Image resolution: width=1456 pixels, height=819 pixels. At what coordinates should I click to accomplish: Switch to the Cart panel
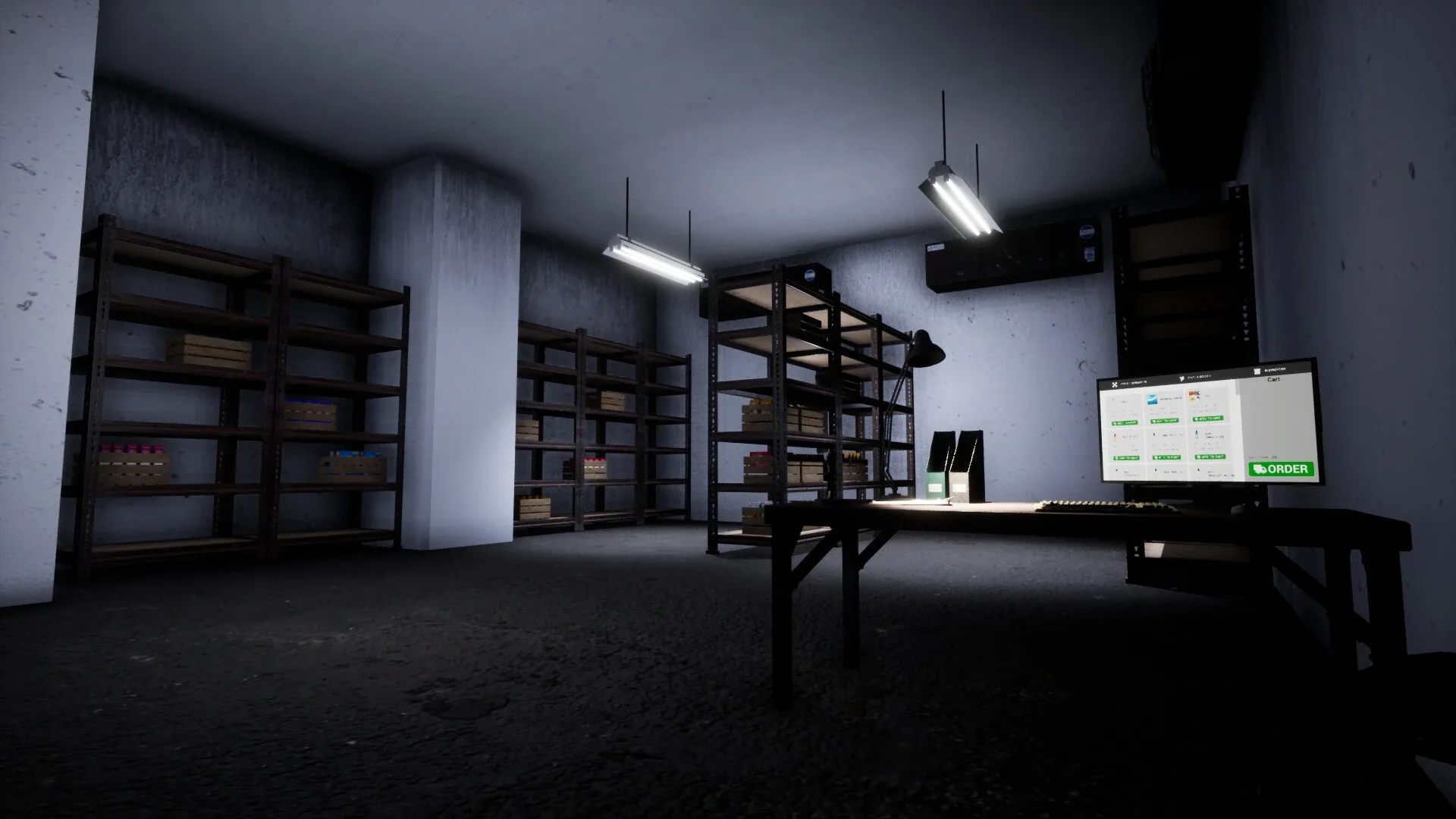click(1274, 380)
